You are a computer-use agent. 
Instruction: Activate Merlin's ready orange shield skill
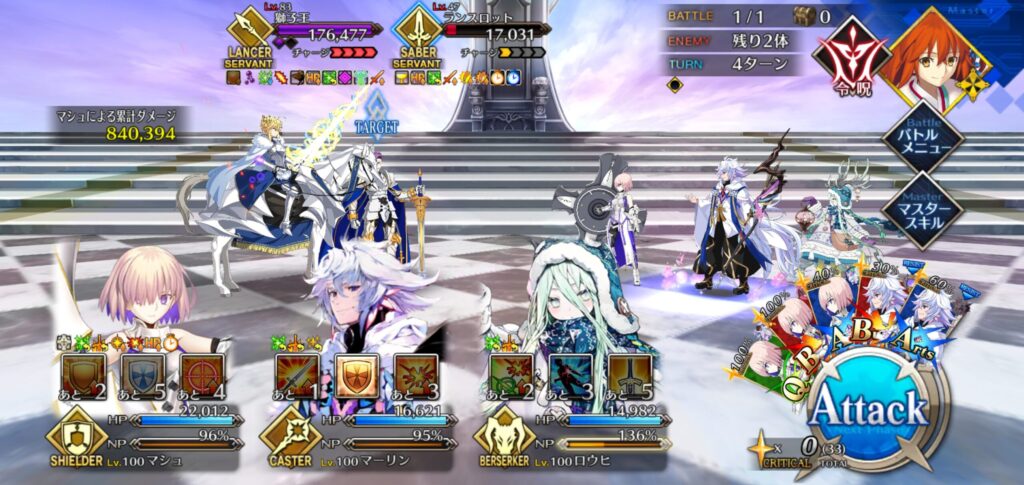(355, 376)
